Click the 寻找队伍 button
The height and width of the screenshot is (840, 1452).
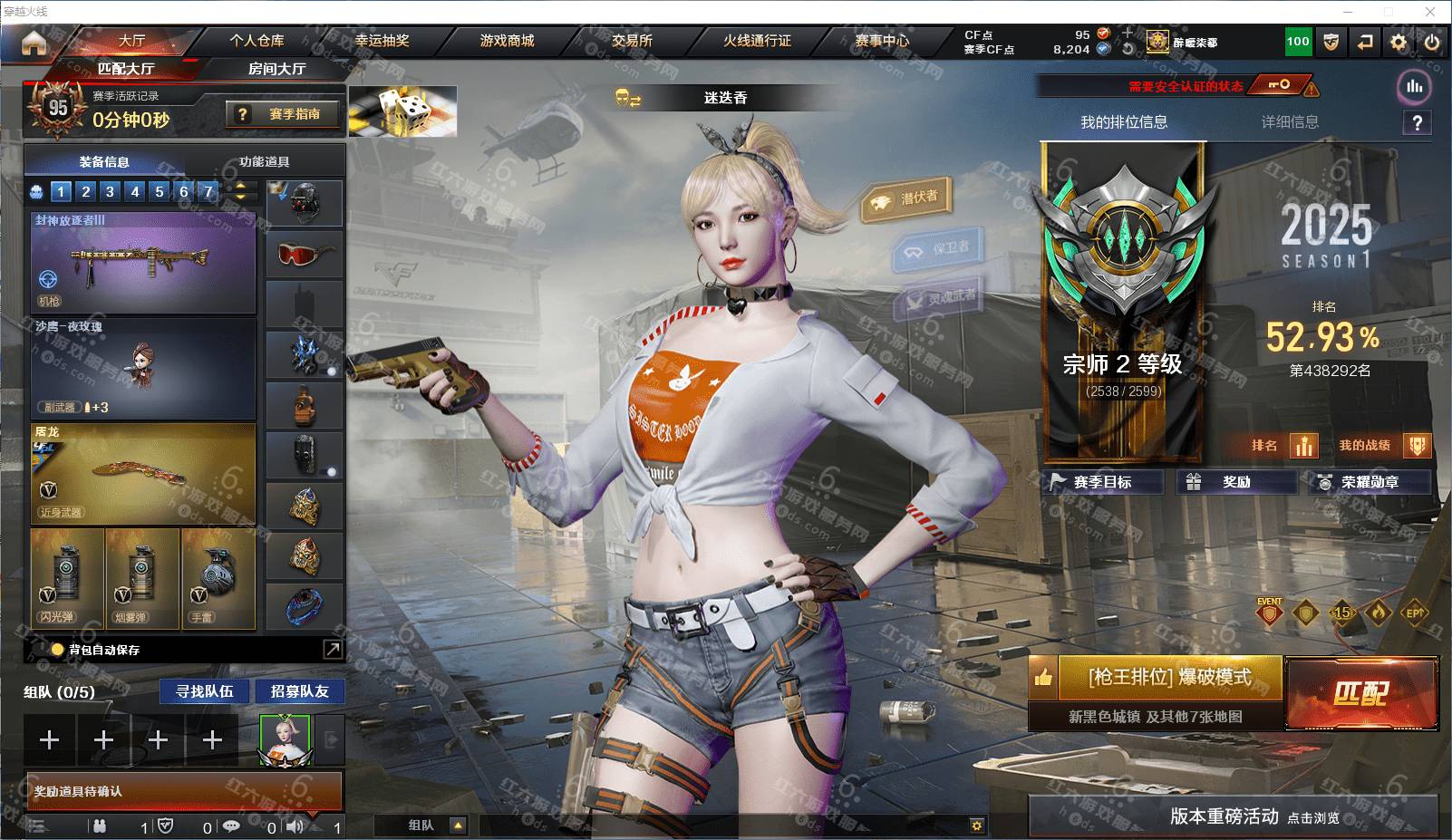pos(205,691)
